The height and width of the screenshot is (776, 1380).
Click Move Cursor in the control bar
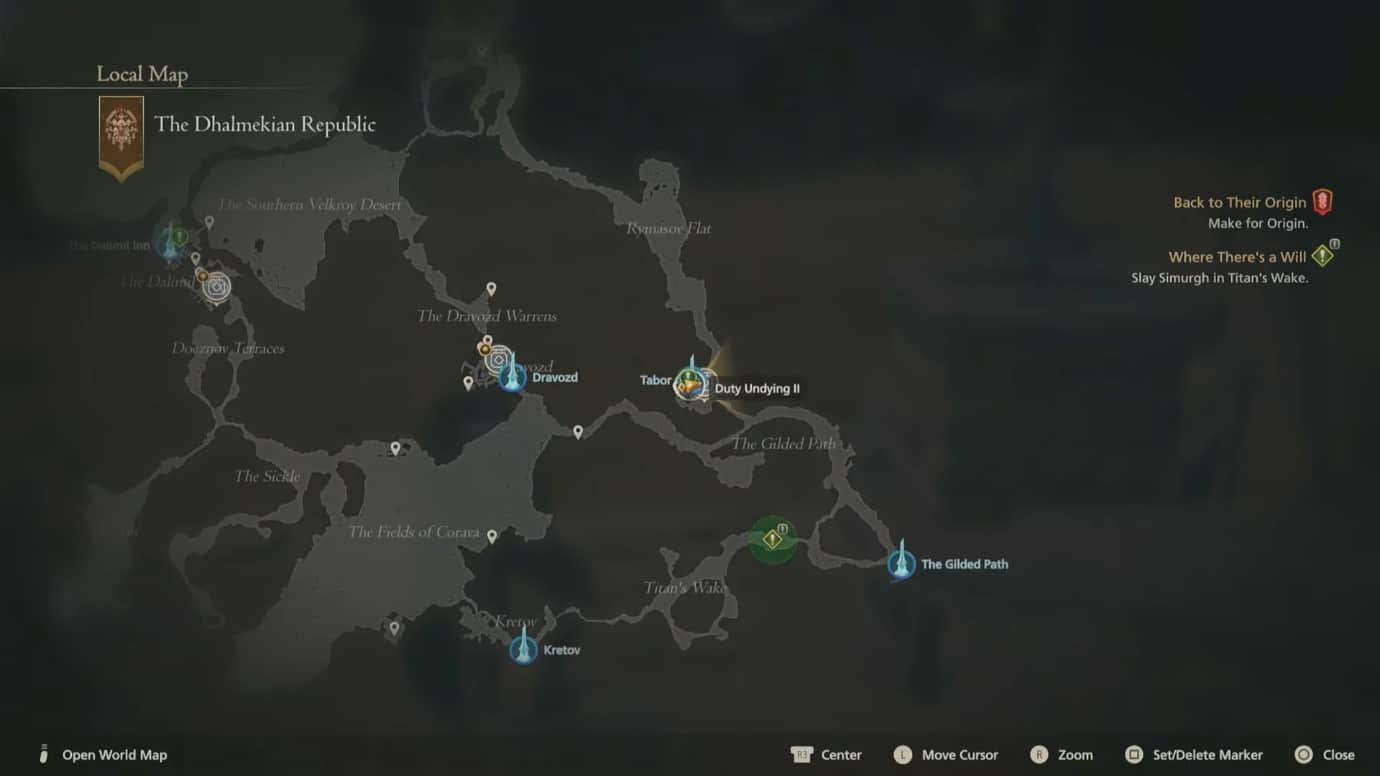[x=946, y=754]
